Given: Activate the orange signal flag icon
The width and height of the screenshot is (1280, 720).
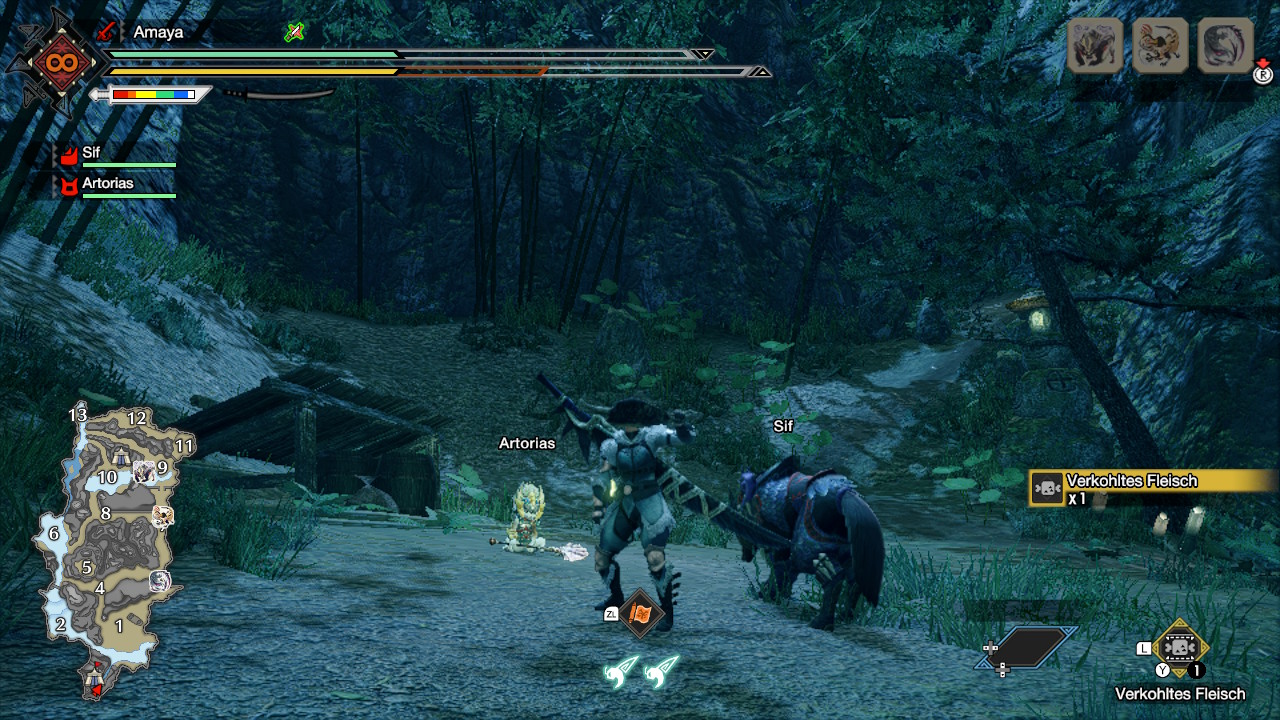Looking at the screenshot, I should point(641,613).
